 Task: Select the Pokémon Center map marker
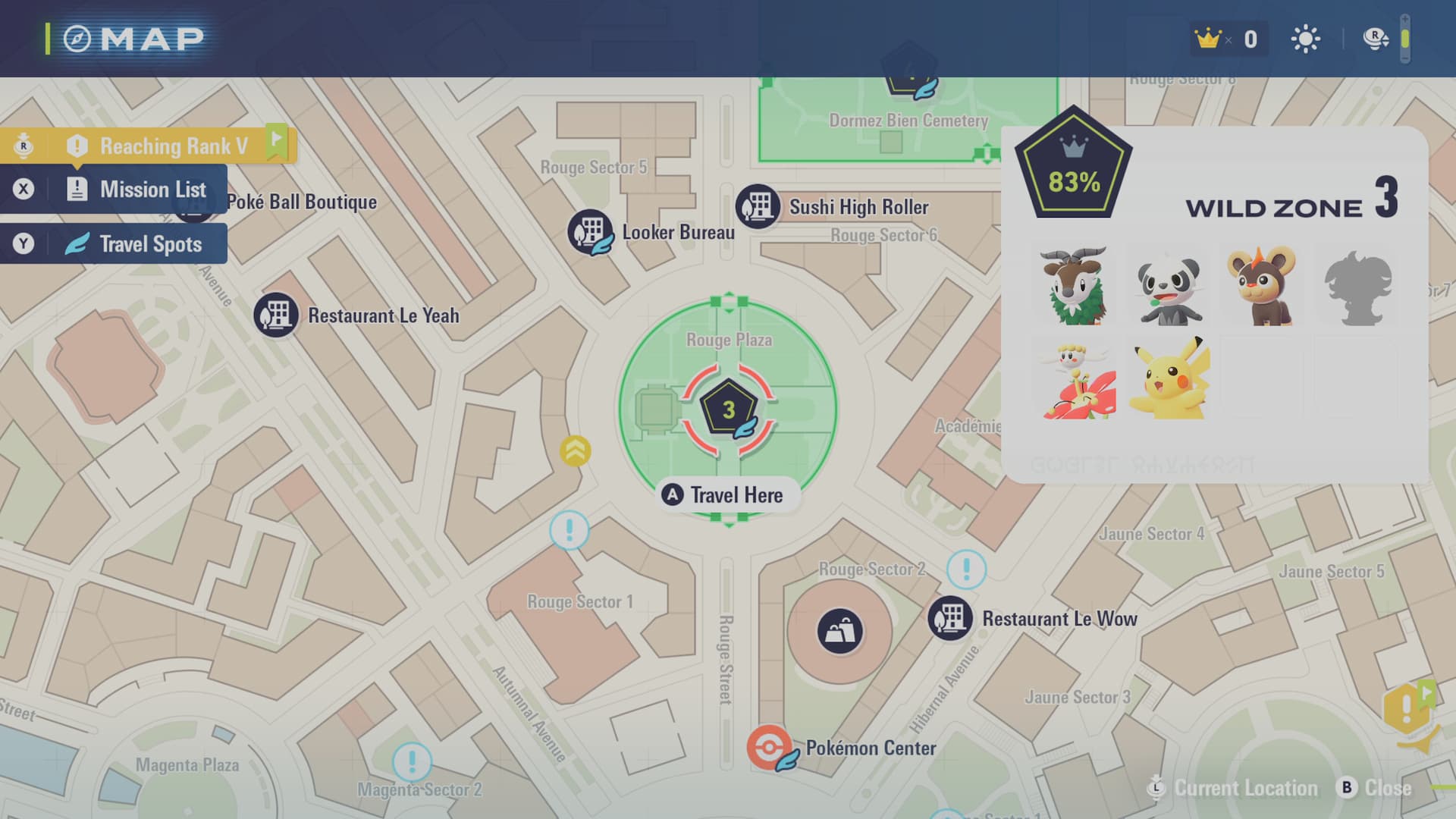point(769,748)
